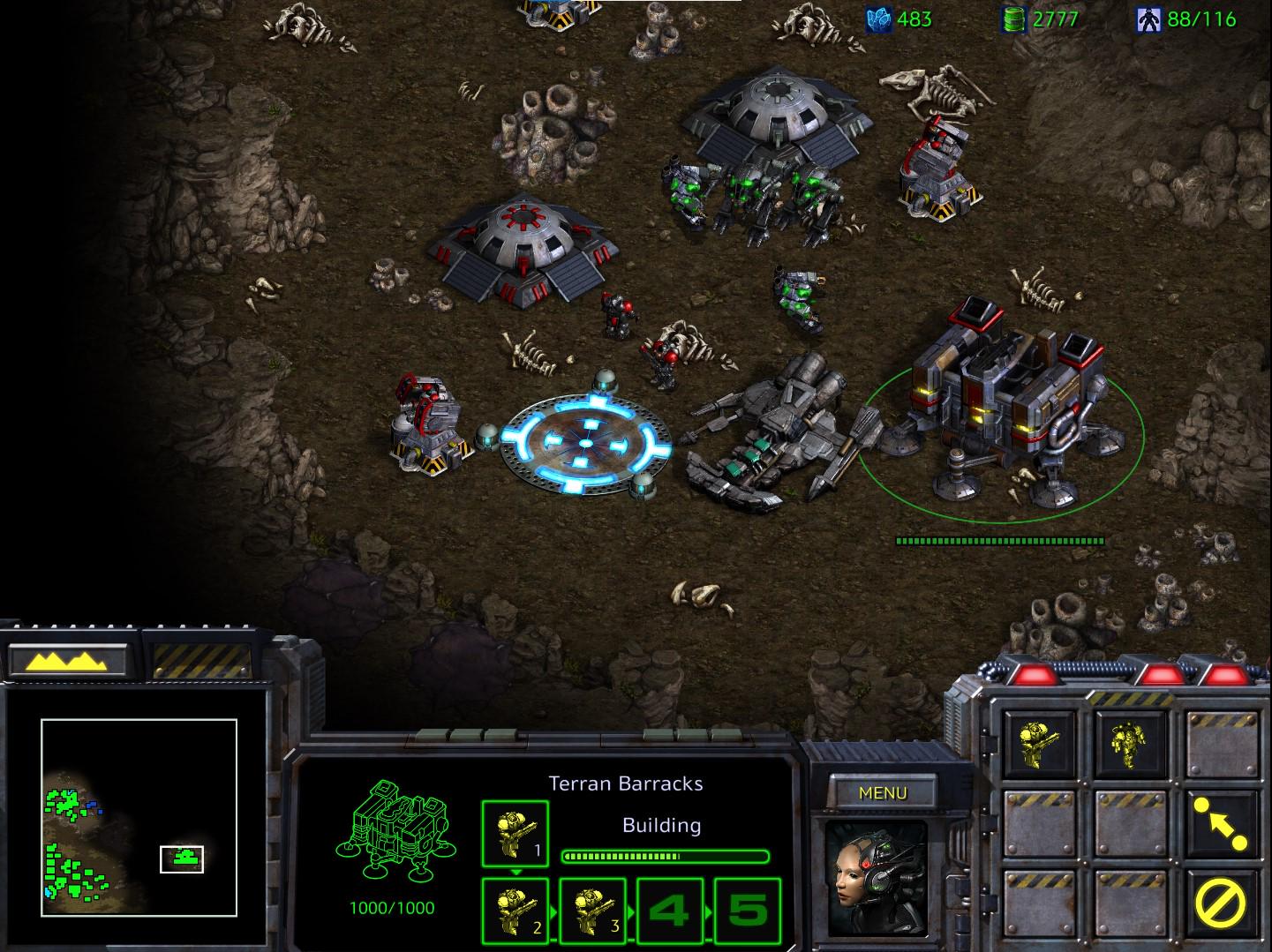
Task: Remove the Marine in queue slot 2
Action: point(515,910)
